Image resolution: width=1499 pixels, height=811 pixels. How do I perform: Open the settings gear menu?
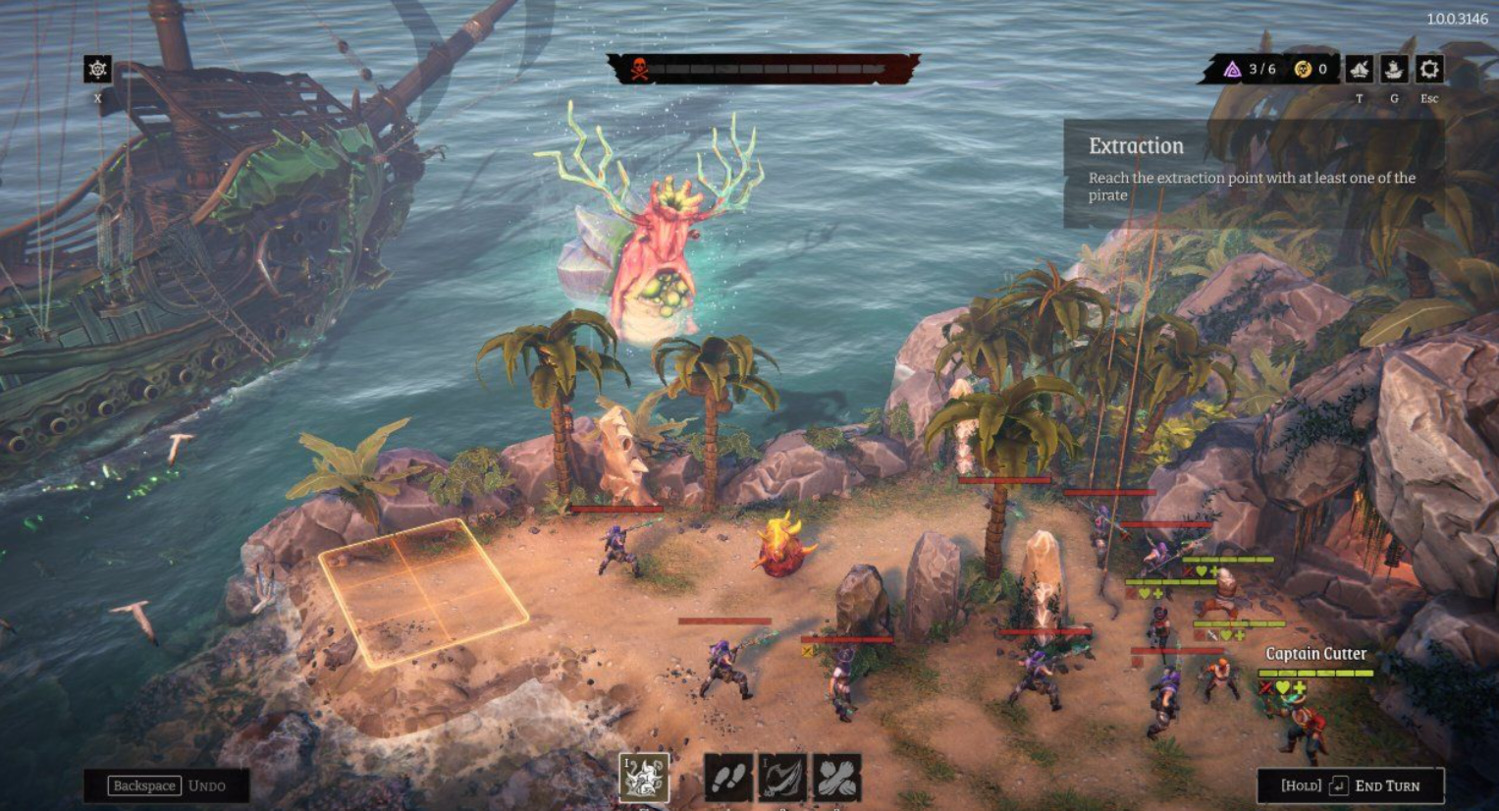tap(1429, 69)
